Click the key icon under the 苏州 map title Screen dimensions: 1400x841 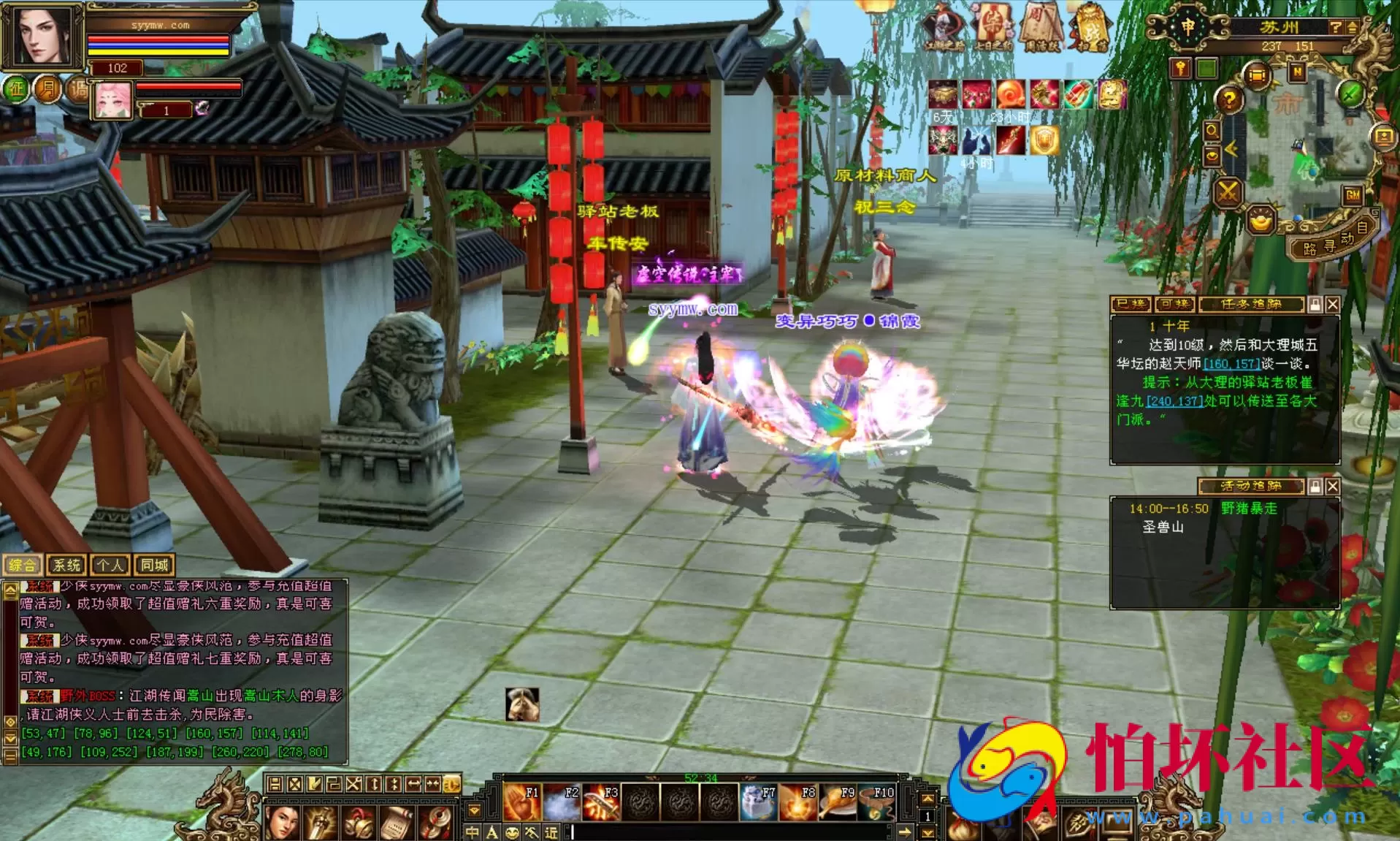click(1181, 69)
